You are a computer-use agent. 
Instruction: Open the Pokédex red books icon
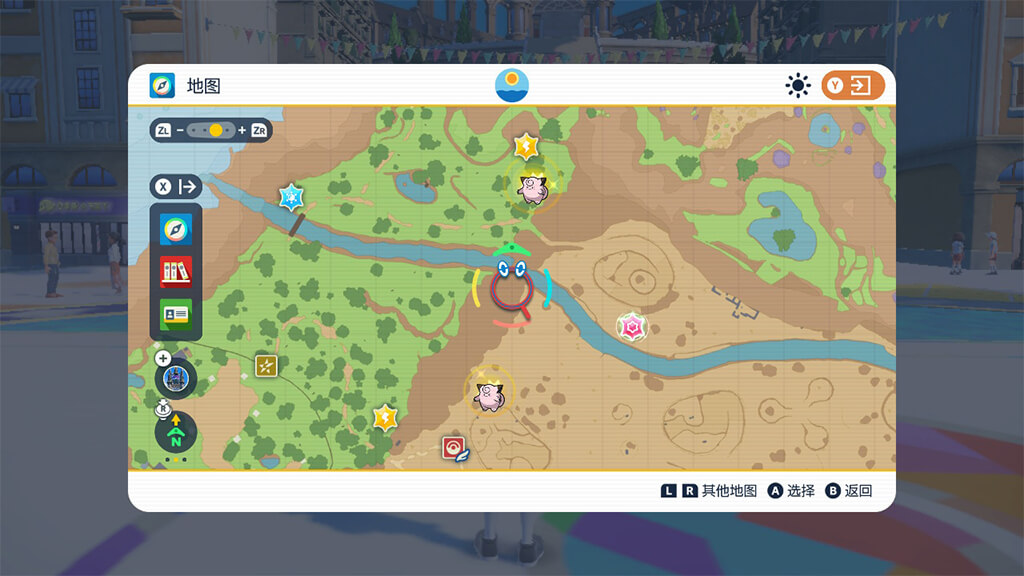[176, 272]
